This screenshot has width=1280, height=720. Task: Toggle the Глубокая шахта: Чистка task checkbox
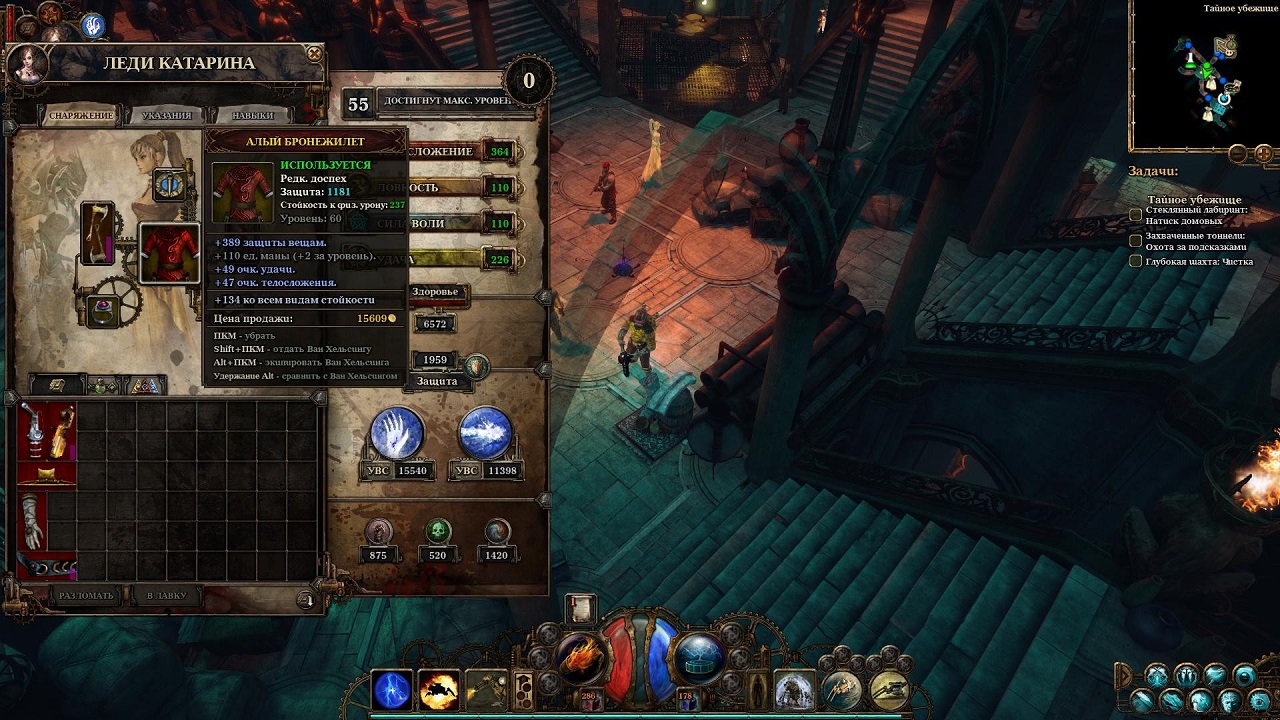(x=1135, y=261)
